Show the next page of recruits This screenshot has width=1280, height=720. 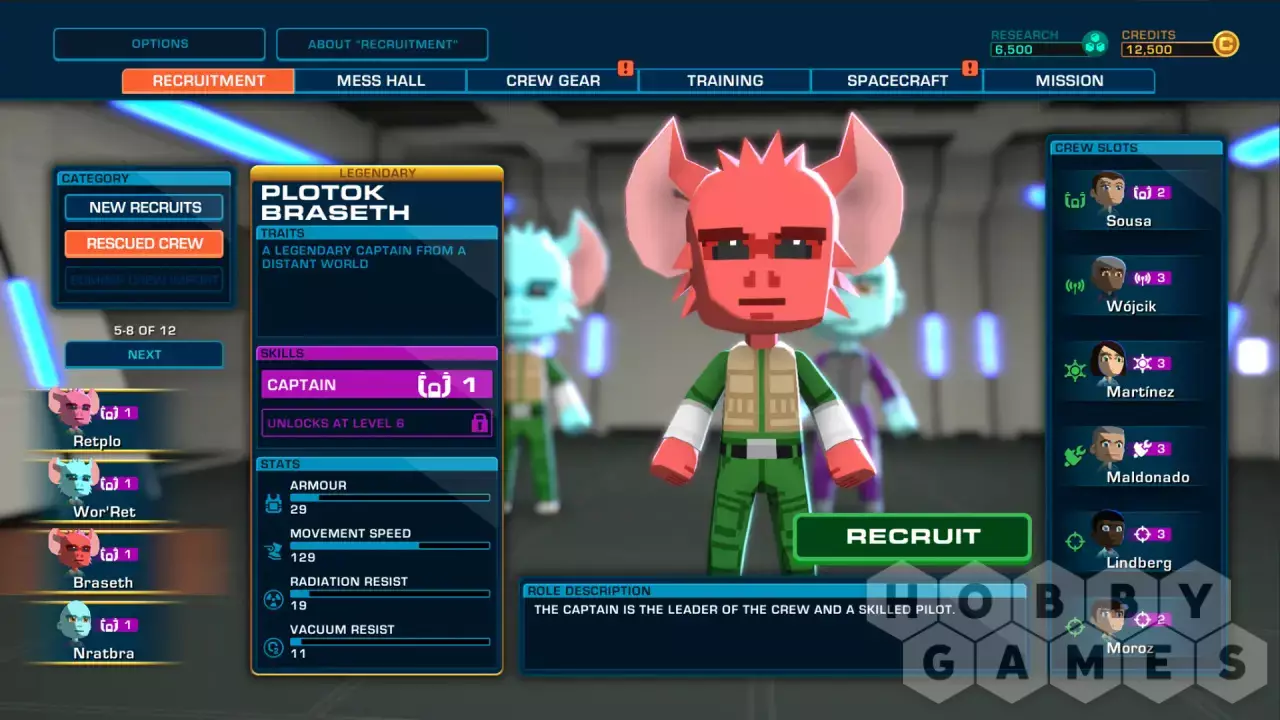pos(145,355)
